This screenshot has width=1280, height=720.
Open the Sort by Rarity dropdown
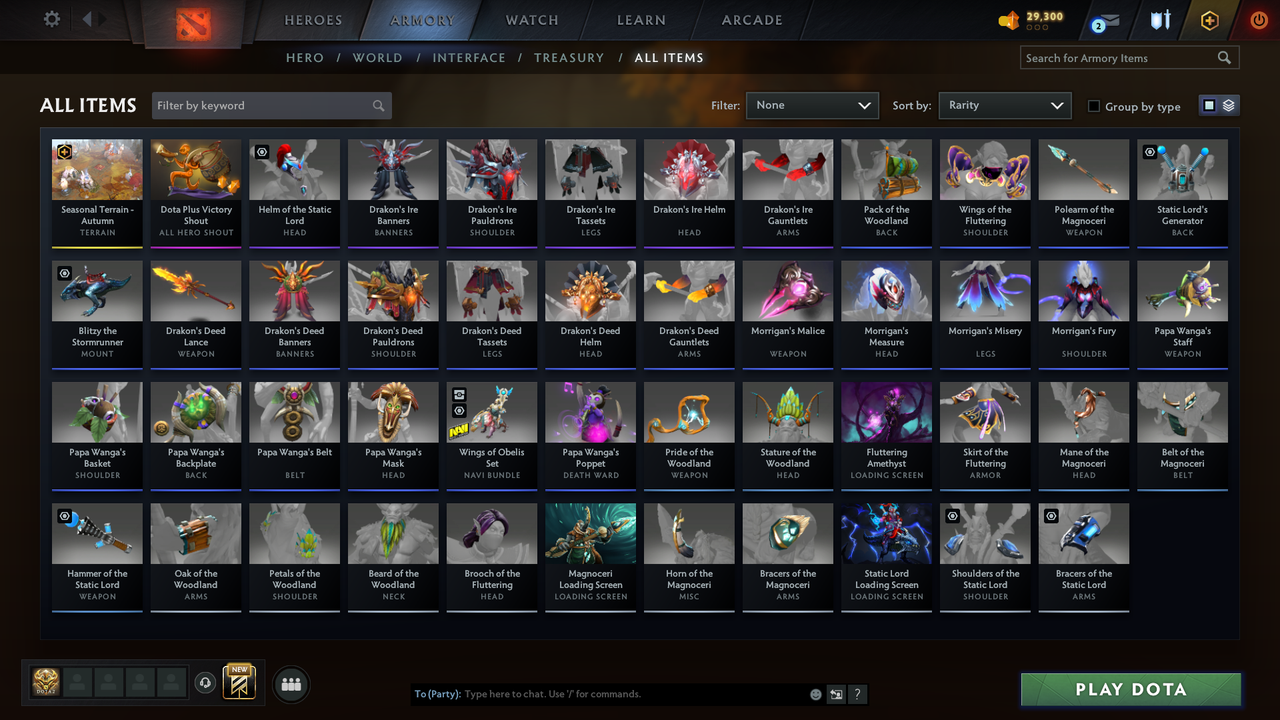[x=1004, y=105]
